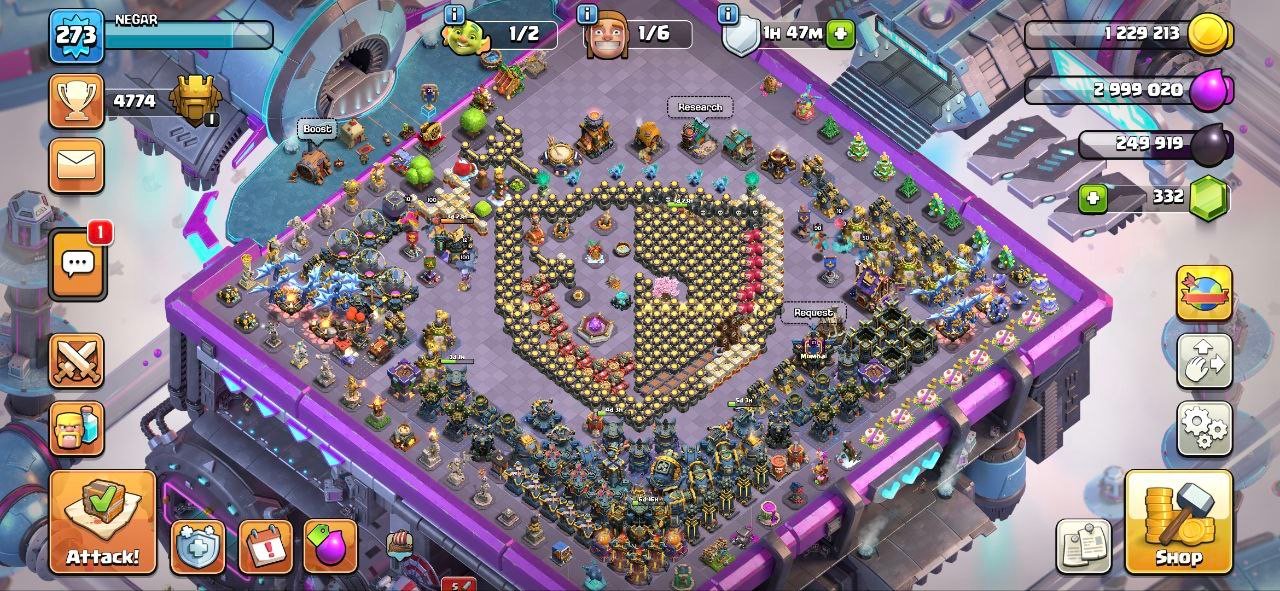Show builder info above goblin face
The height and width of the screenshot is (591, 1280).
click(x=455, y=14)
